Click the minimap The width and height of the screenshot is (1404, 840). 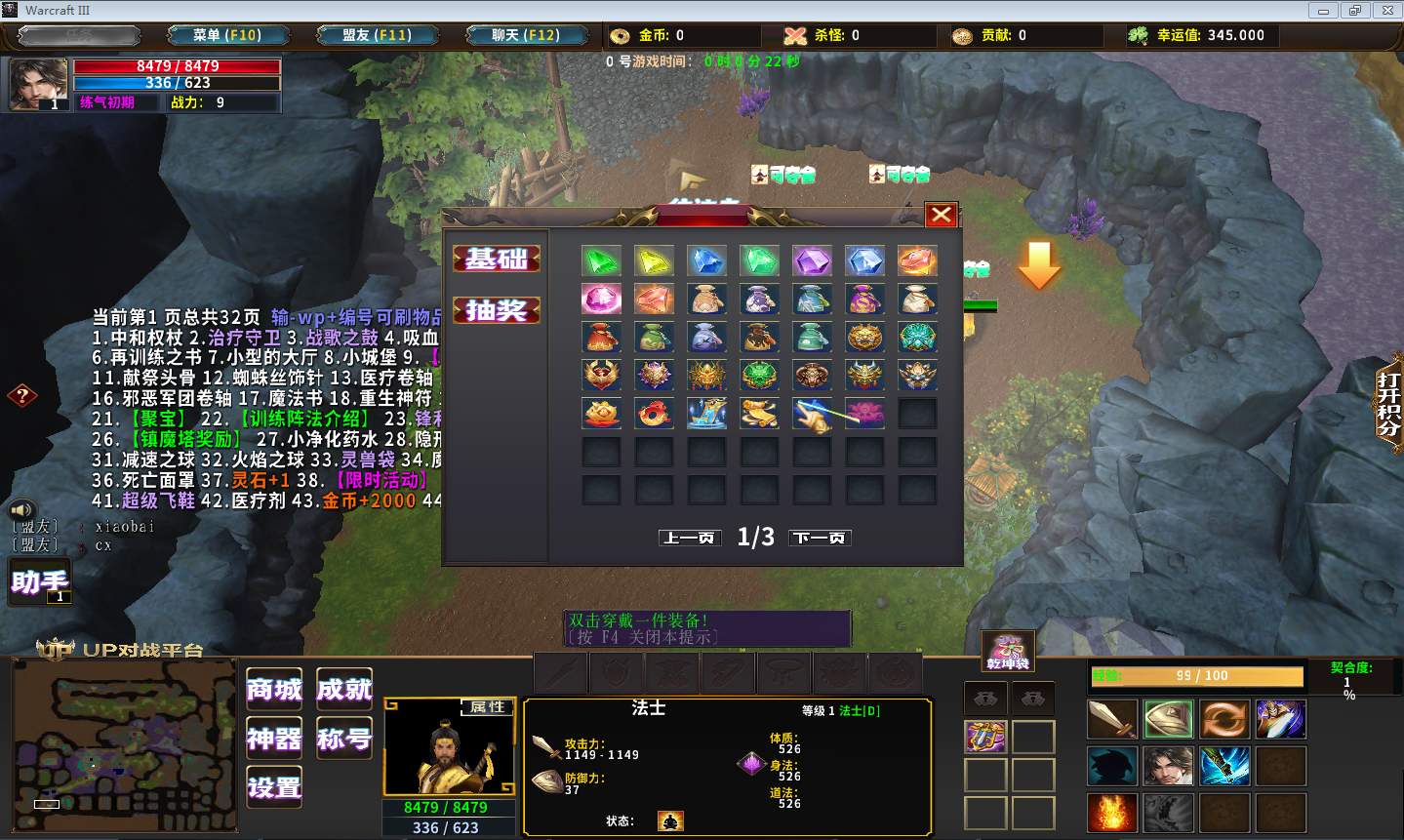124,745
